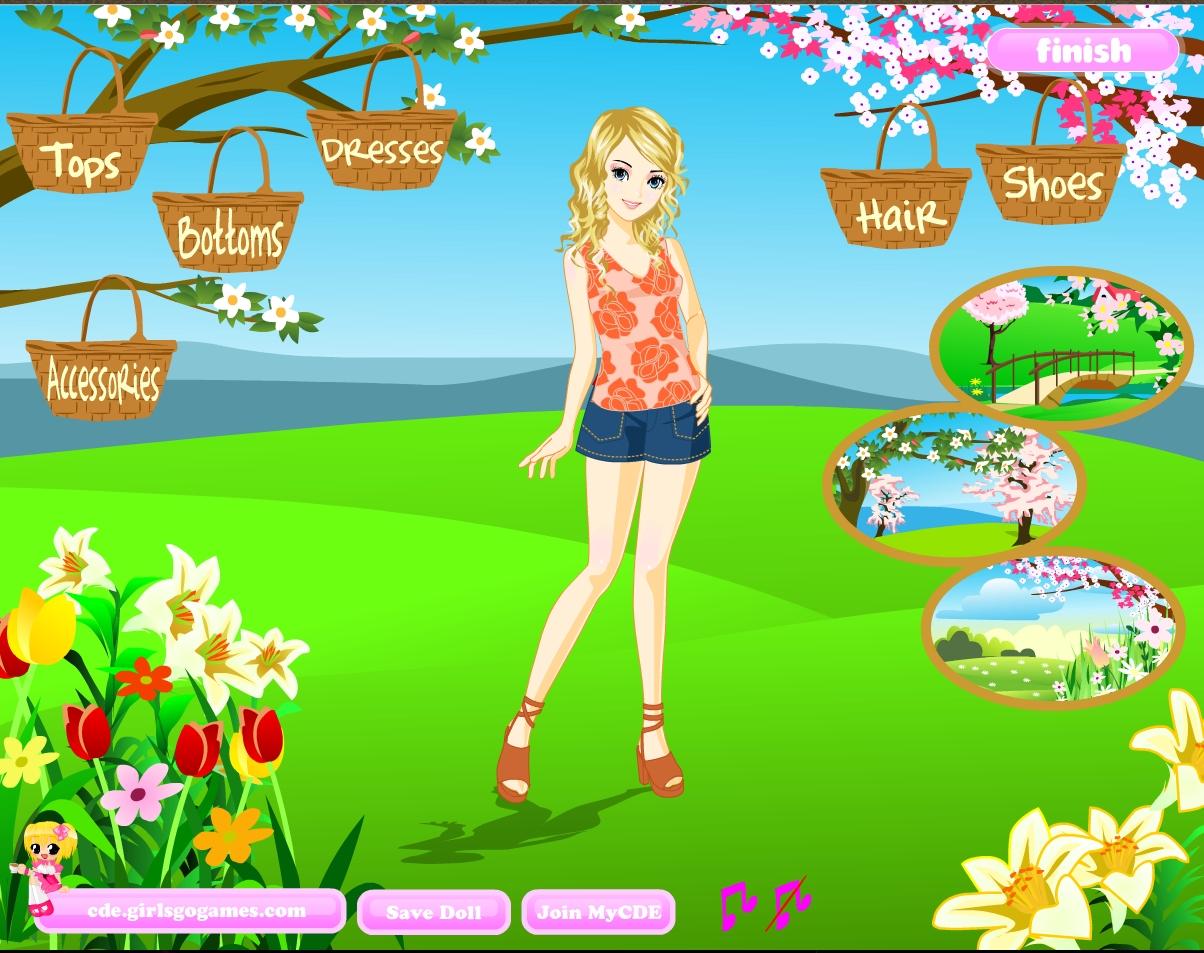1204x953 pixels.
Task: Turn on the music note icon
Action: pyautogui.click(x=736, y=903)
